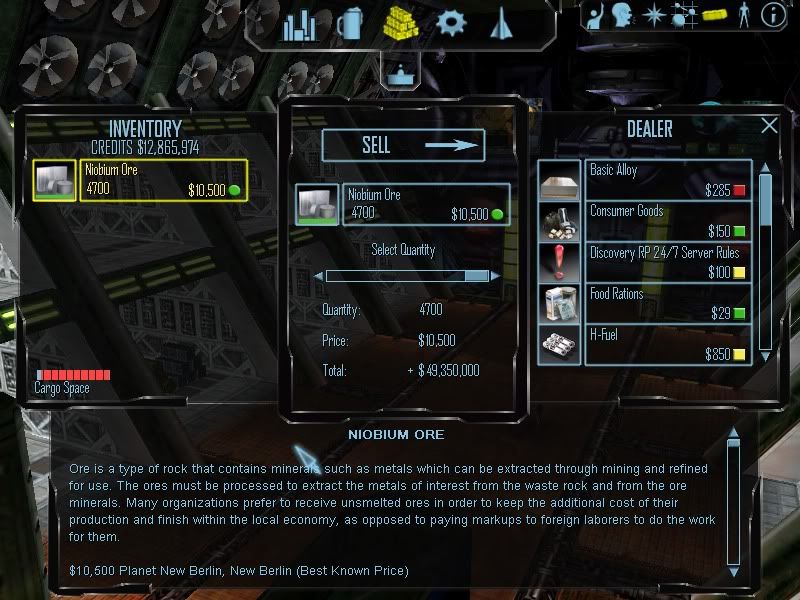Open the equipment dealer gear icon
800x600 pixels.
pos(452,23)
